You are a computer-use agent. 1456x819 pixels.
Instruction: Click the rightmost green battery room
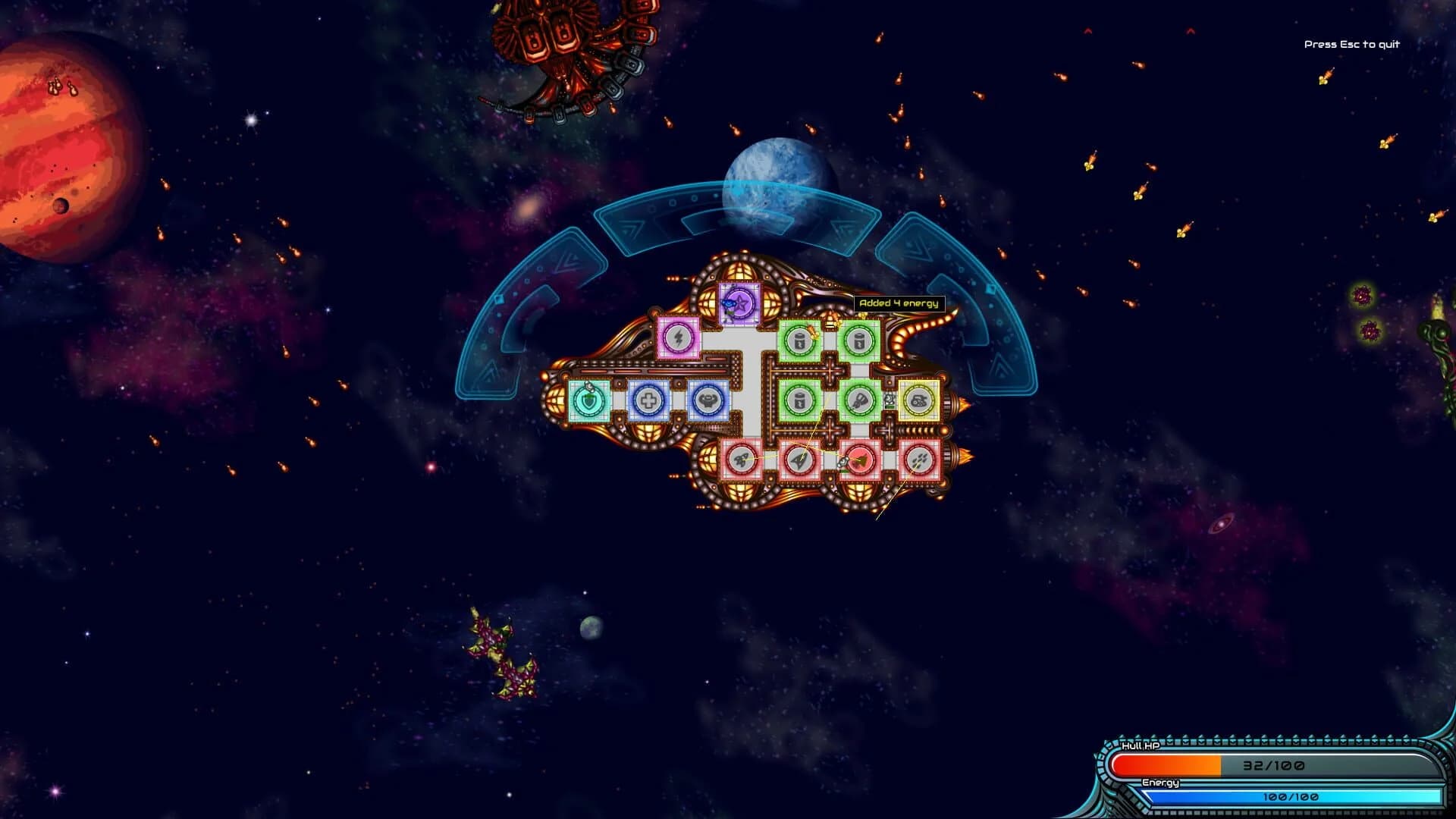coord(859,340)
